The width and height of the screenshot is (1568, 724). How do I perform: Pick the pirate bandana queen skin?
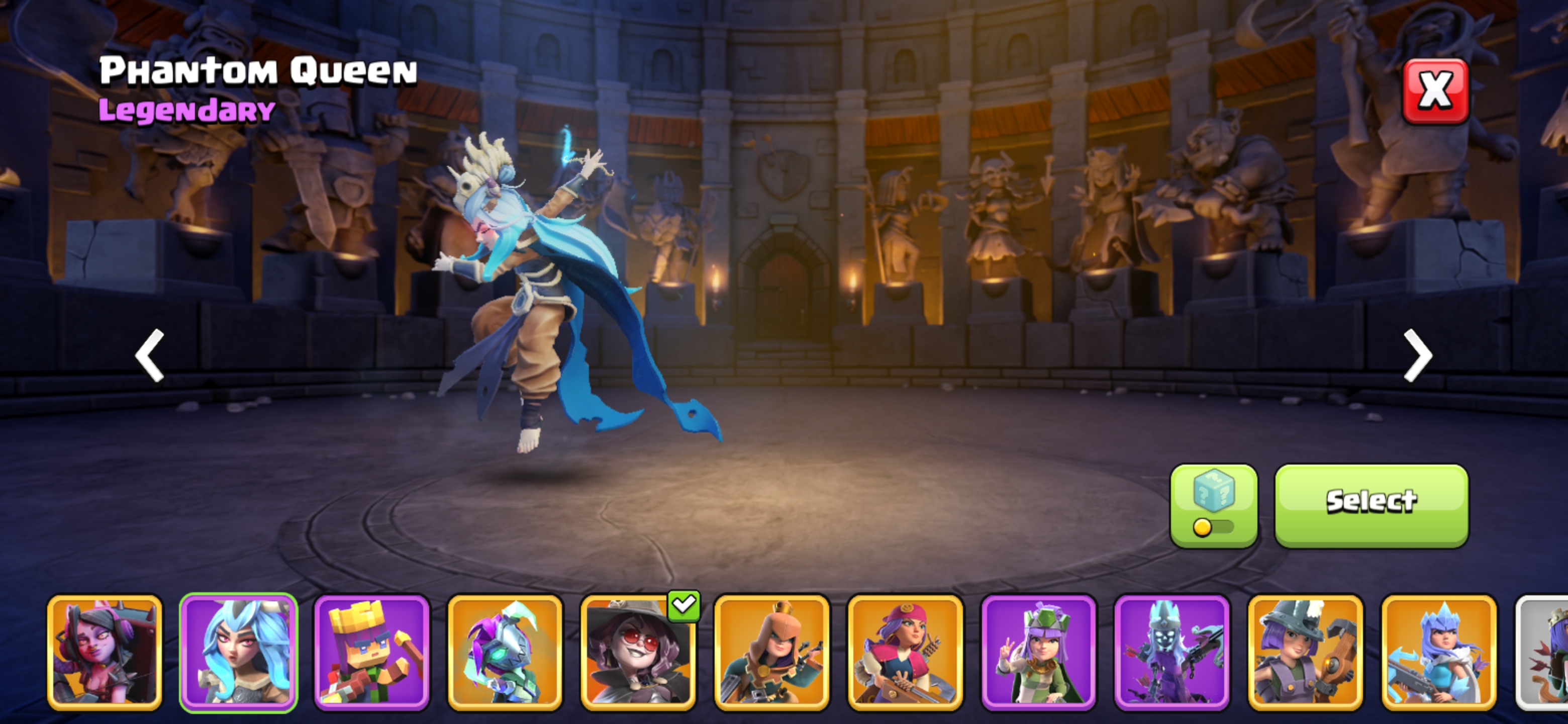[905, 652]
